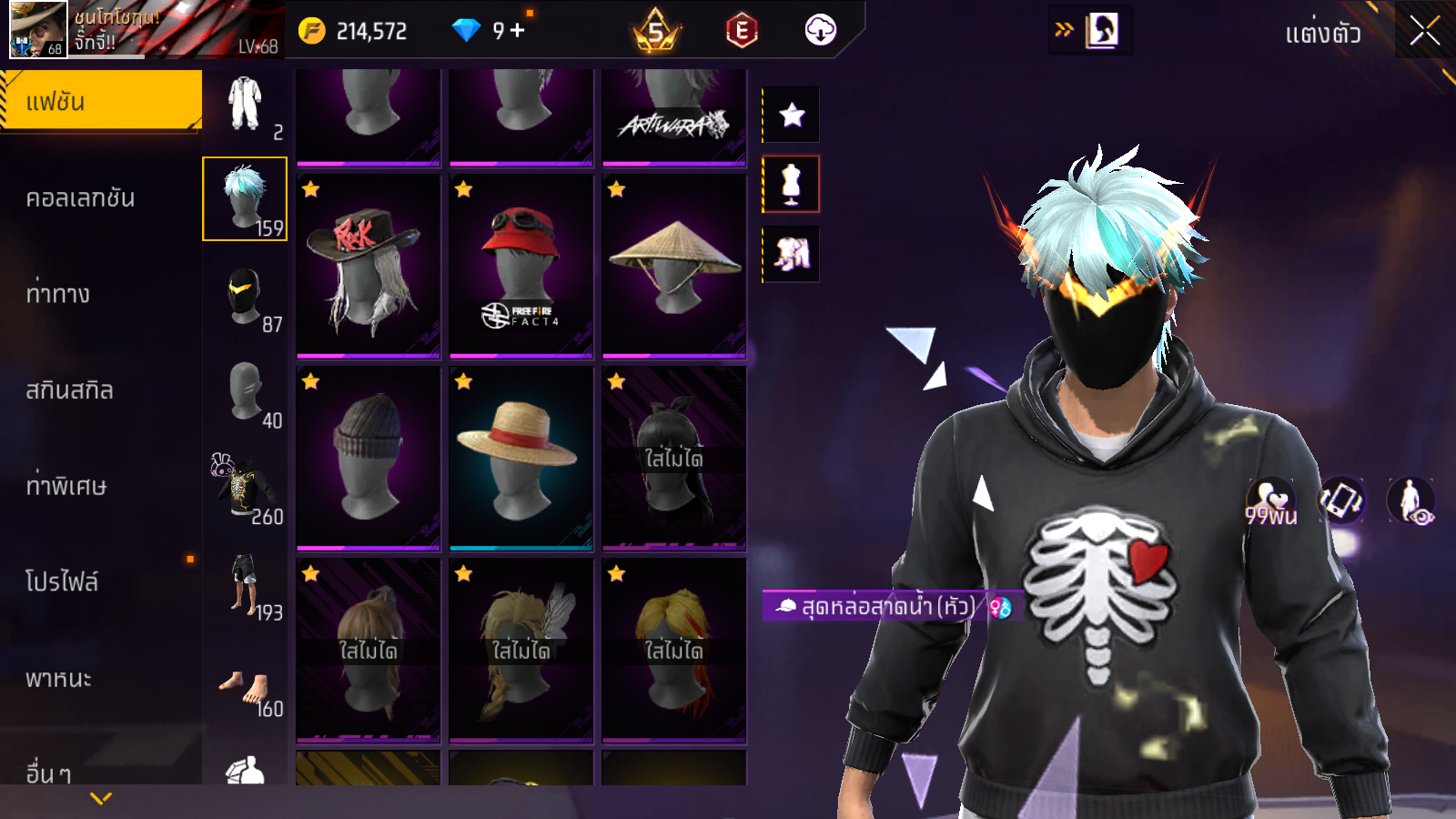Image resolution: width=1456 pixels, height=819 pixels.
Task: Open the สกินสกิล skill skins tab
Action: pos(70,390)
